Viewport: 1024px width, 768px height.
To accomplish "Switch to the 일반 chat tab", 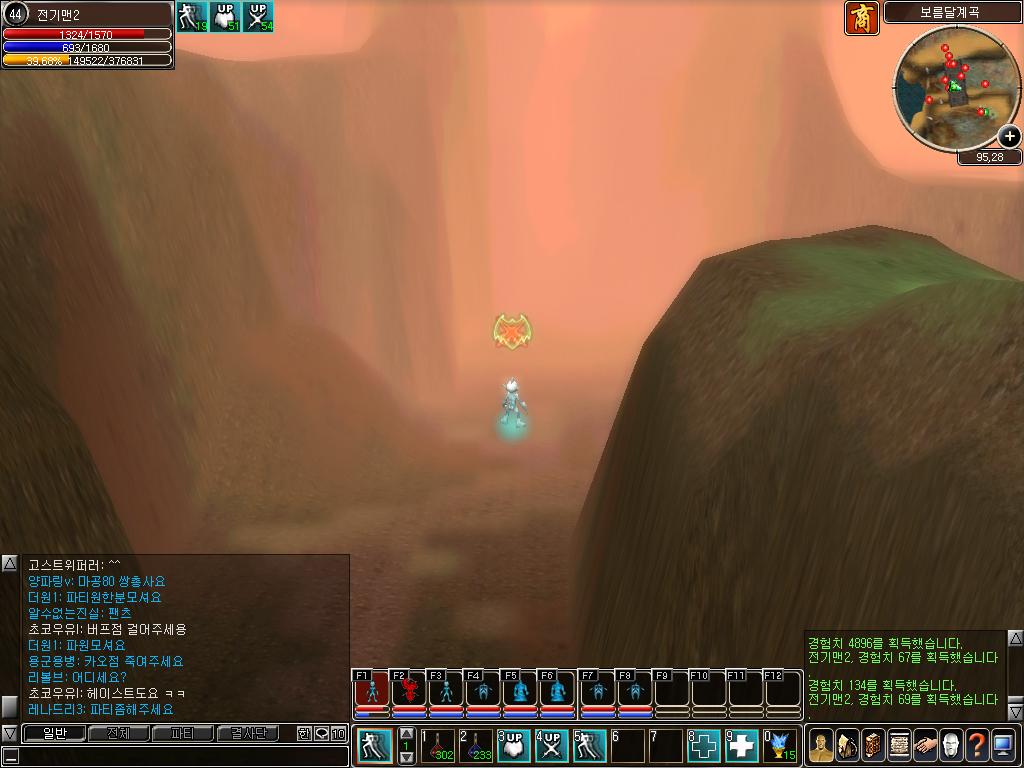I will [x=54, y=733].
